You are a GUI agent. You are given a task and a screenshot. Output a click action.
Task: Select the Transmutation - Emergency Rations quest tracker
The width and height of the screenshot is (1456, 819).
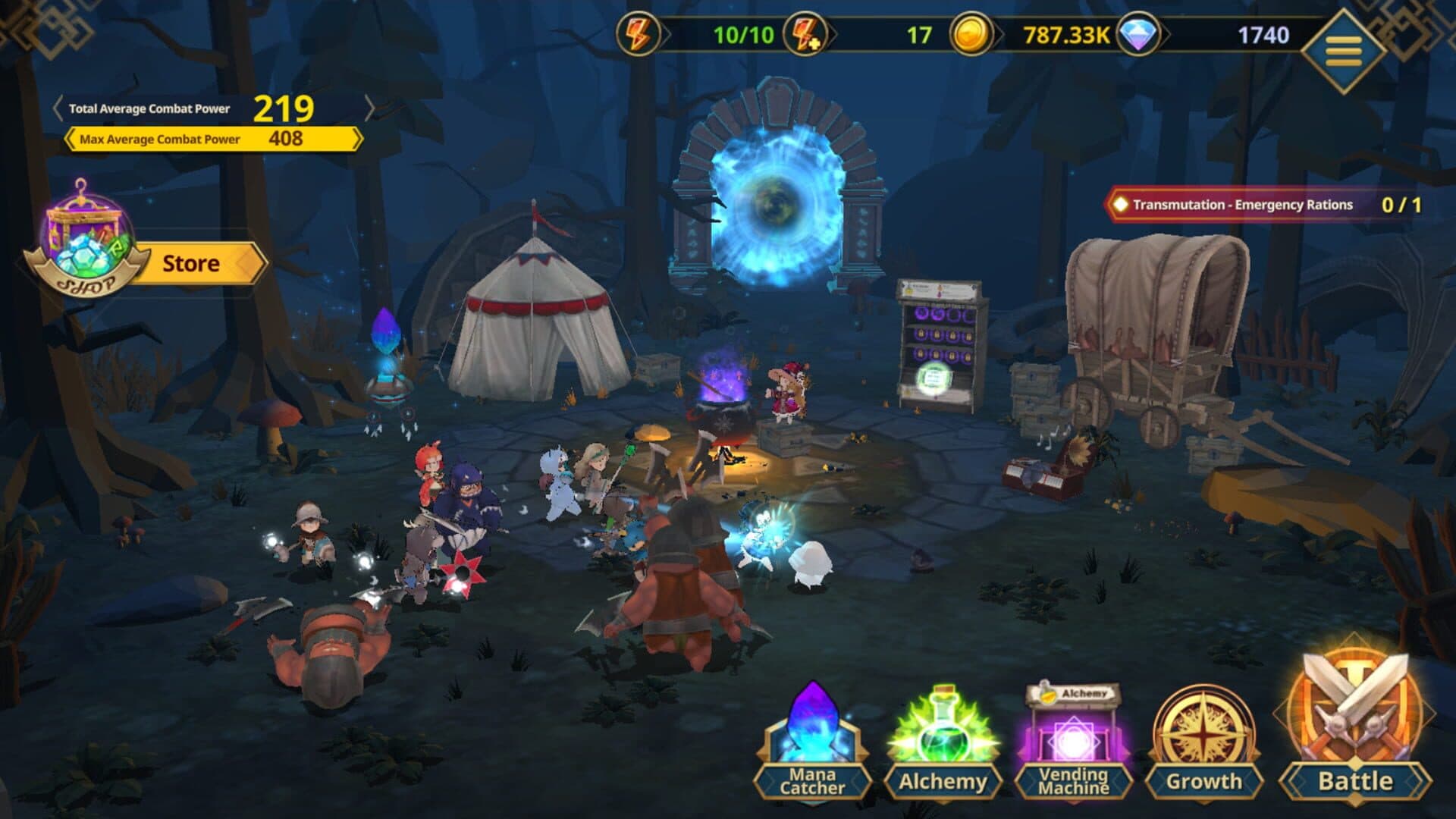tap(1264, 205)
